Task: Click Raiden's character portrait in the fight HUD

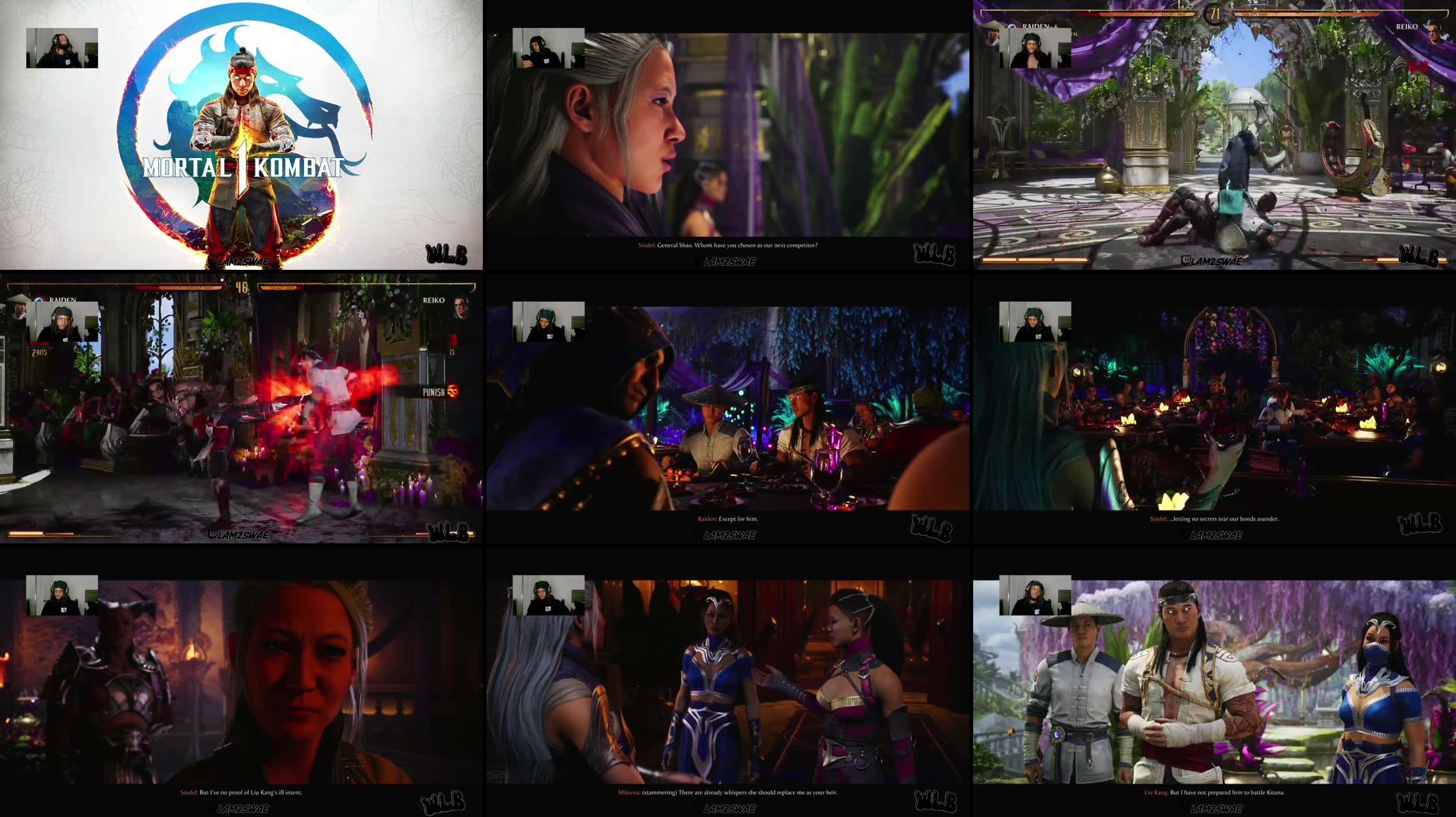Action: (x=992, y=36)
